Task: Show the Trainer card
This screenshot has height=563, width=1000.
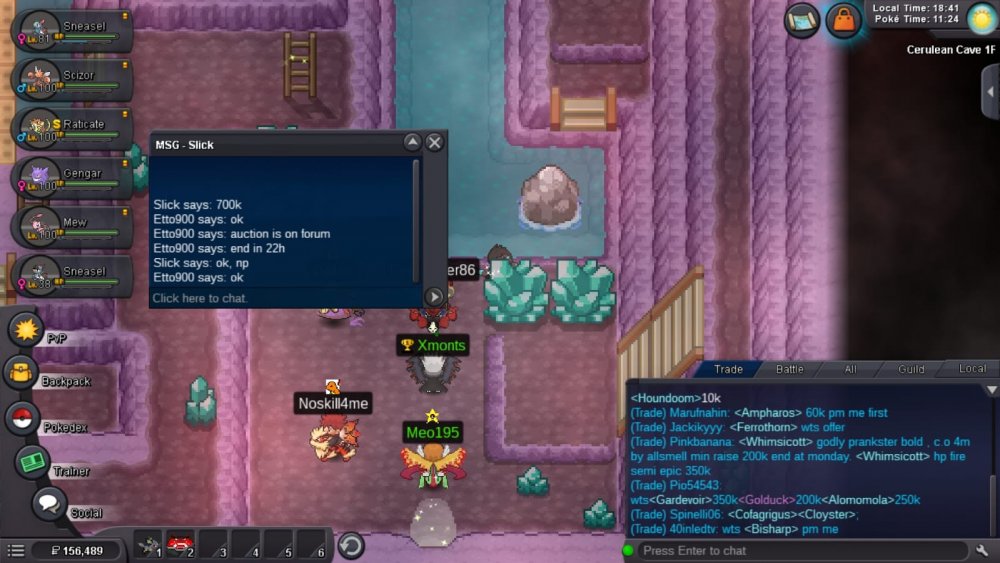Action: [32, 462]
